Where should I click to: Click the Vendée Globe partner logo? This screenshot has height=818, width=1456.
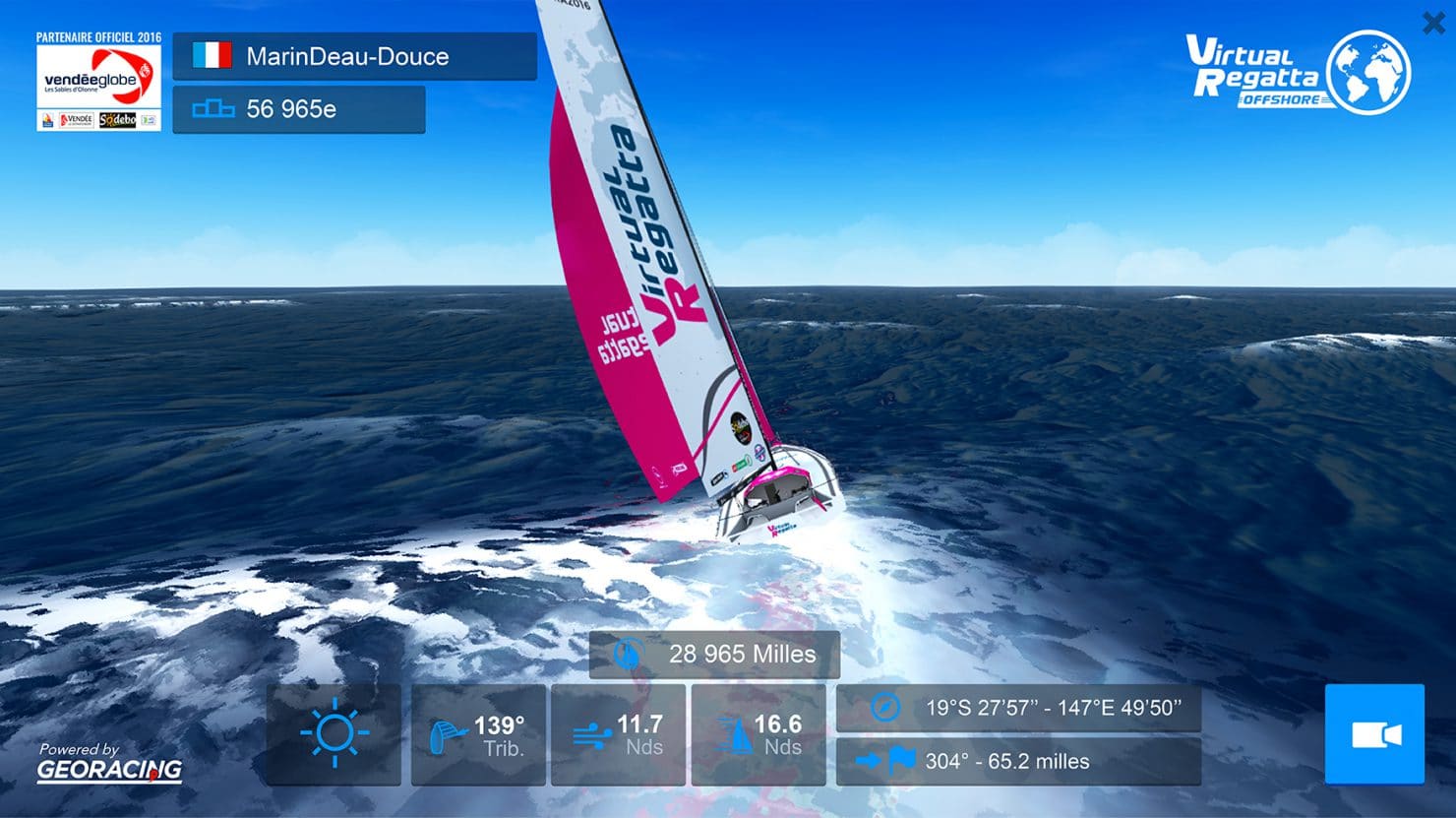[x=98, y=83]
